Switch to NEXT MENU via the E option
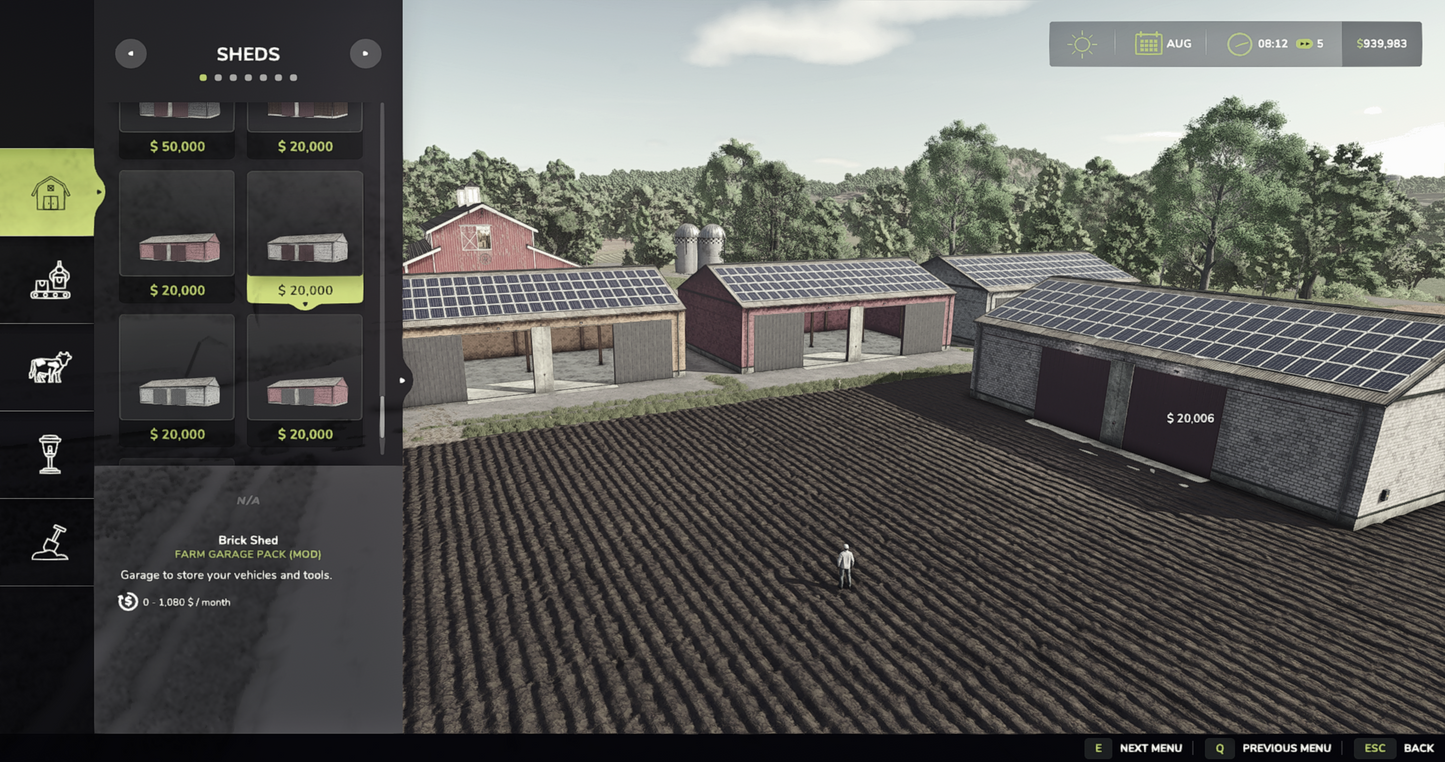This screenshot has width=1445, height=762. pyautogui.click(x=1097, y=747)
